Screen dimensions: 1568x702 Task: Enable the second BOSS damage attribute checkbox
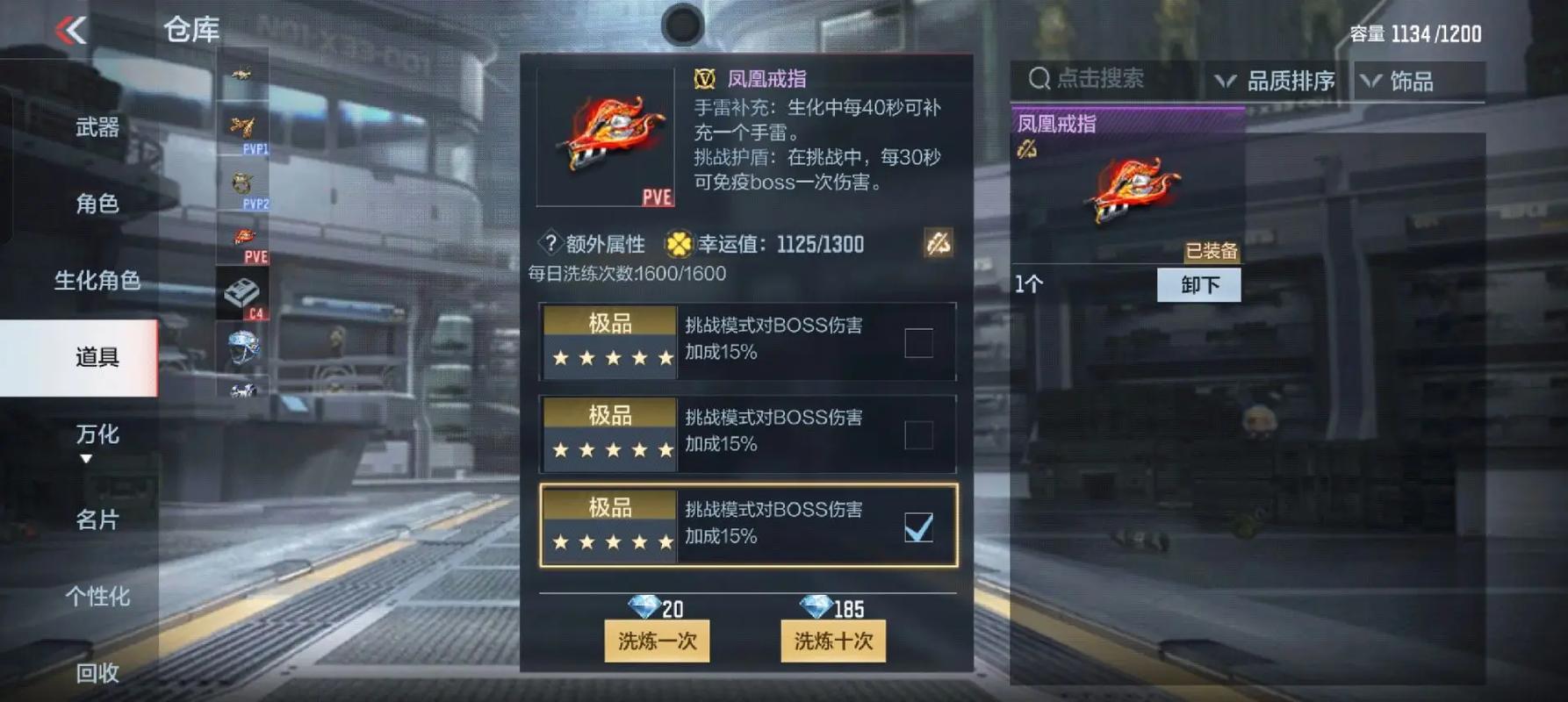[918, 434]
